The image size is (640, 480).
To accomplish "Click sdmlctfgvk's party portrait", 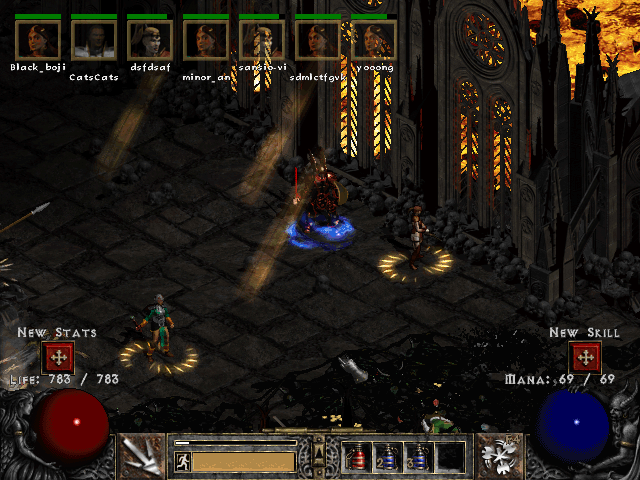I will coord(318,40).
